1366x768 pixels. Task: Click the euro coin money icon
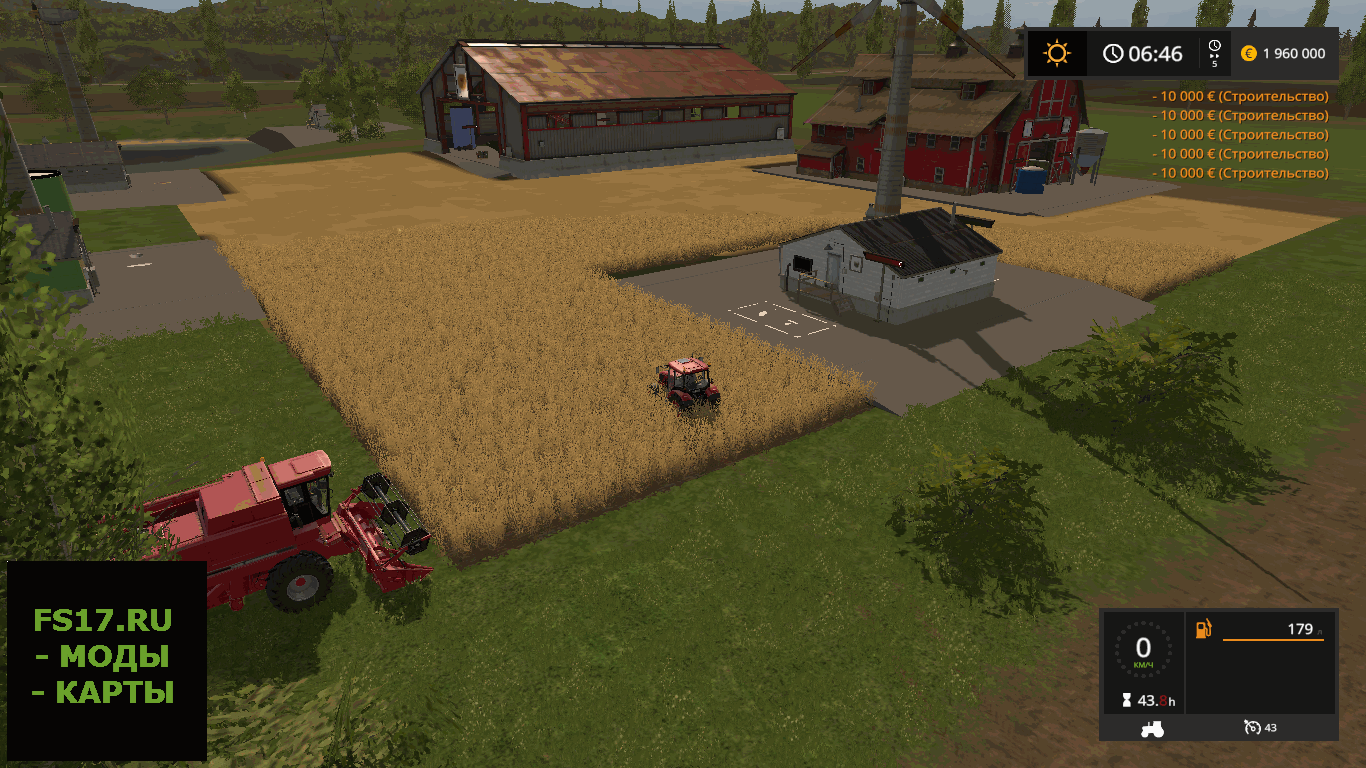1248,53
